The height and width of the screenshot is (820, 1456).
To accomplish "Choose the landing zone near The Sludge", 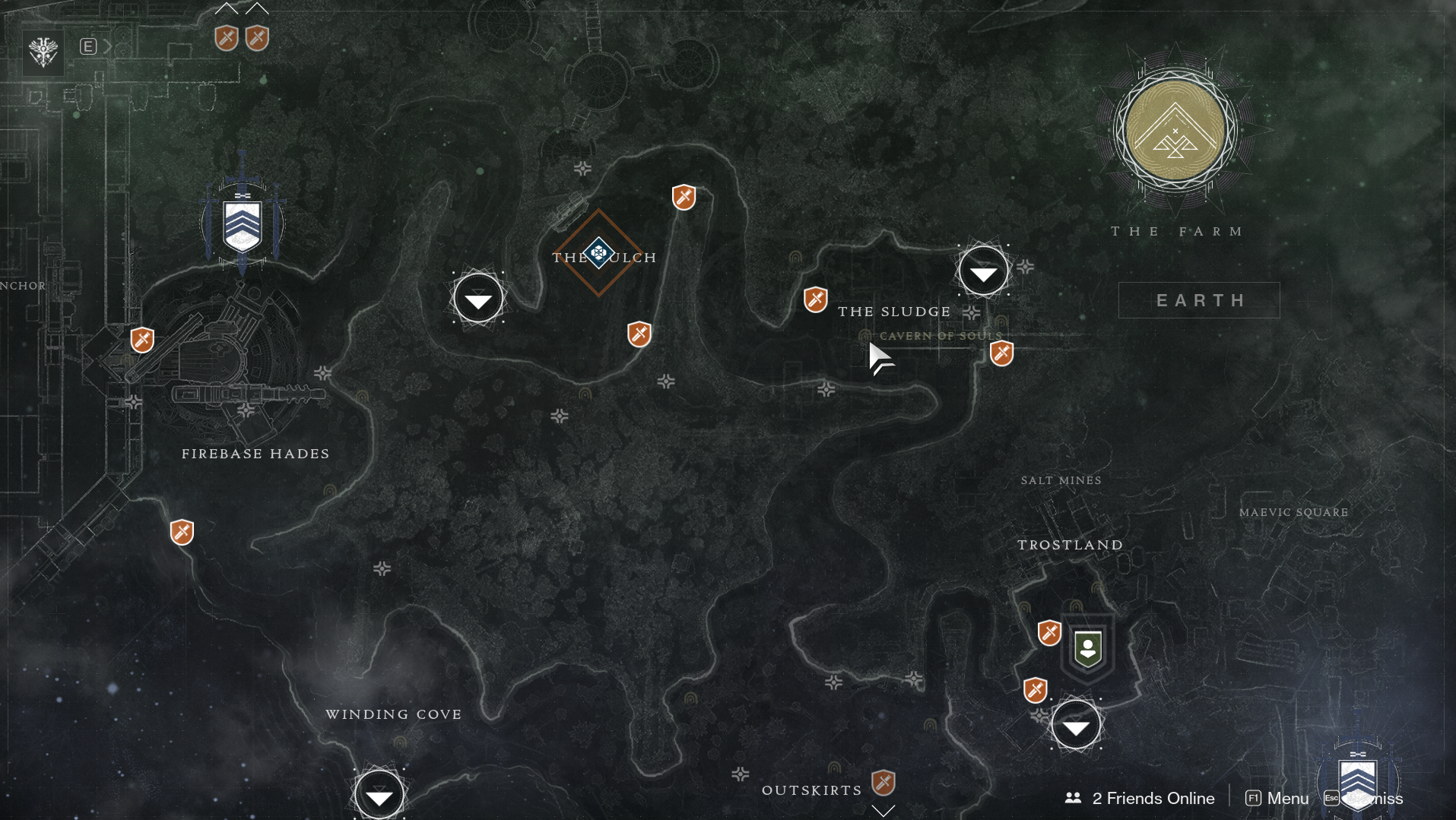I will (x=983, y=271).
